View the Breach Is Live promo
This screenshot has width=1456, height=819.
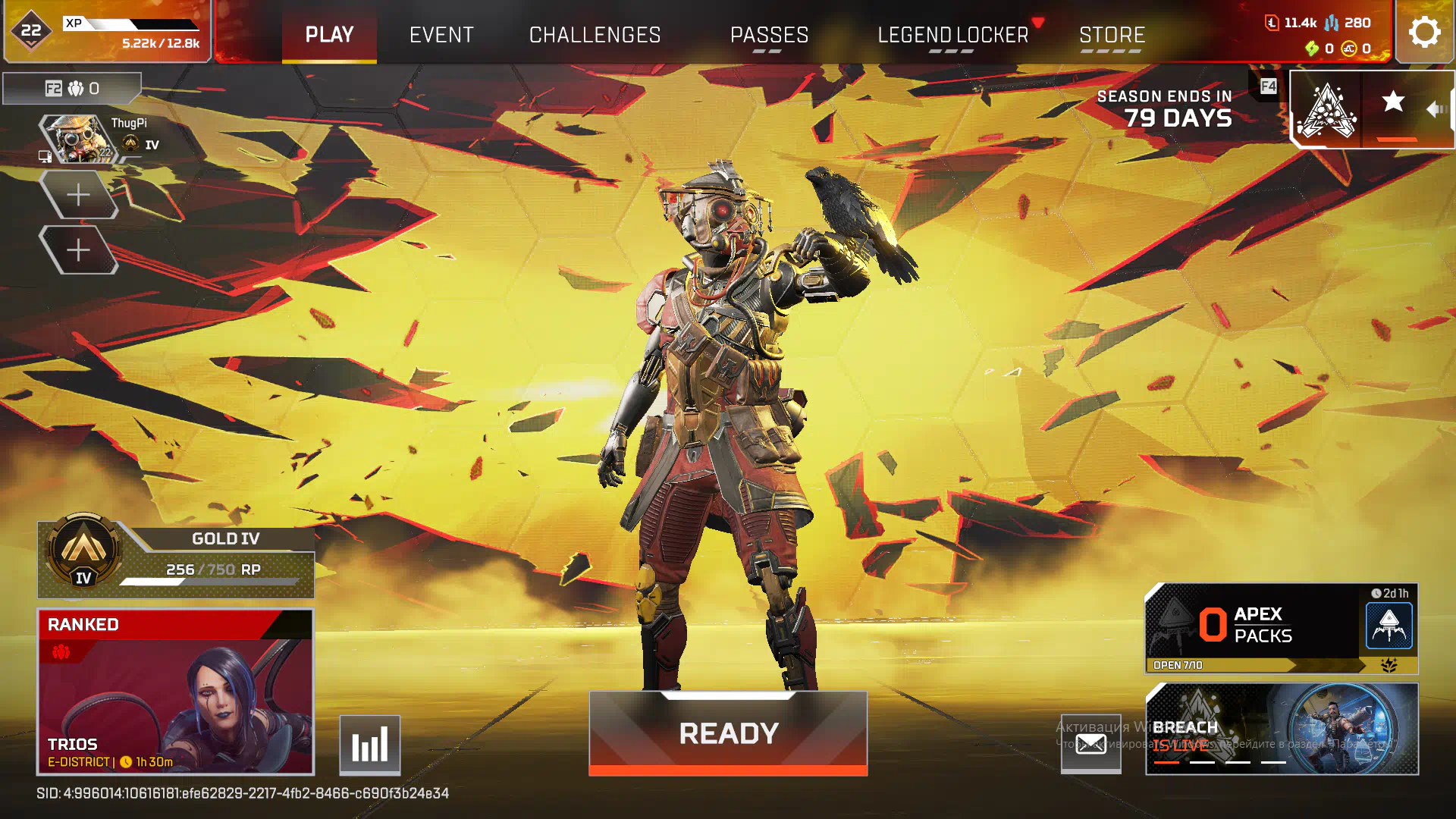tap(1282, 729)
